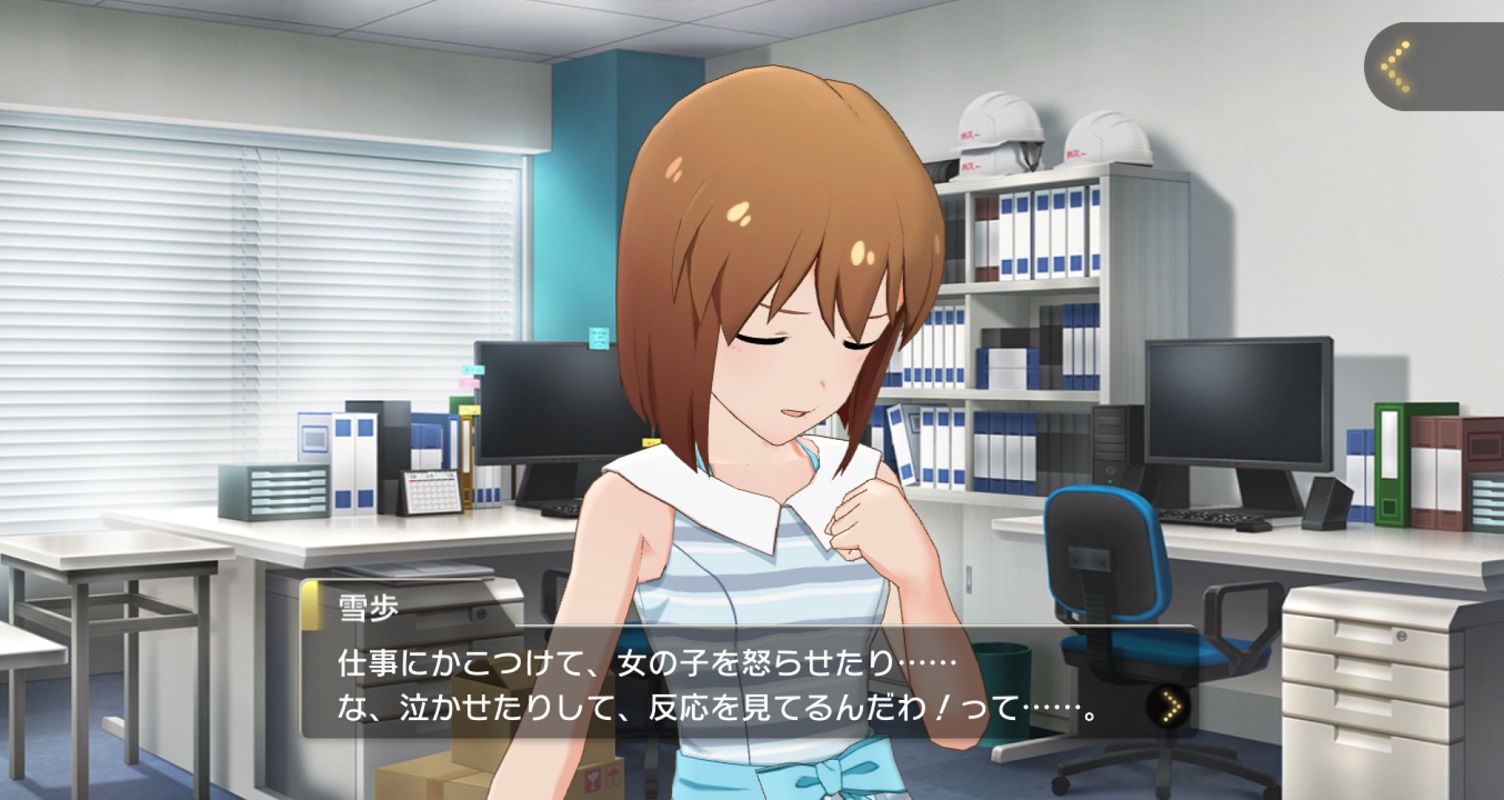This screenshot has width=1504, height=800.
Task: Expand the side menu with the yellow chevron
Action: click(1396, 67)
